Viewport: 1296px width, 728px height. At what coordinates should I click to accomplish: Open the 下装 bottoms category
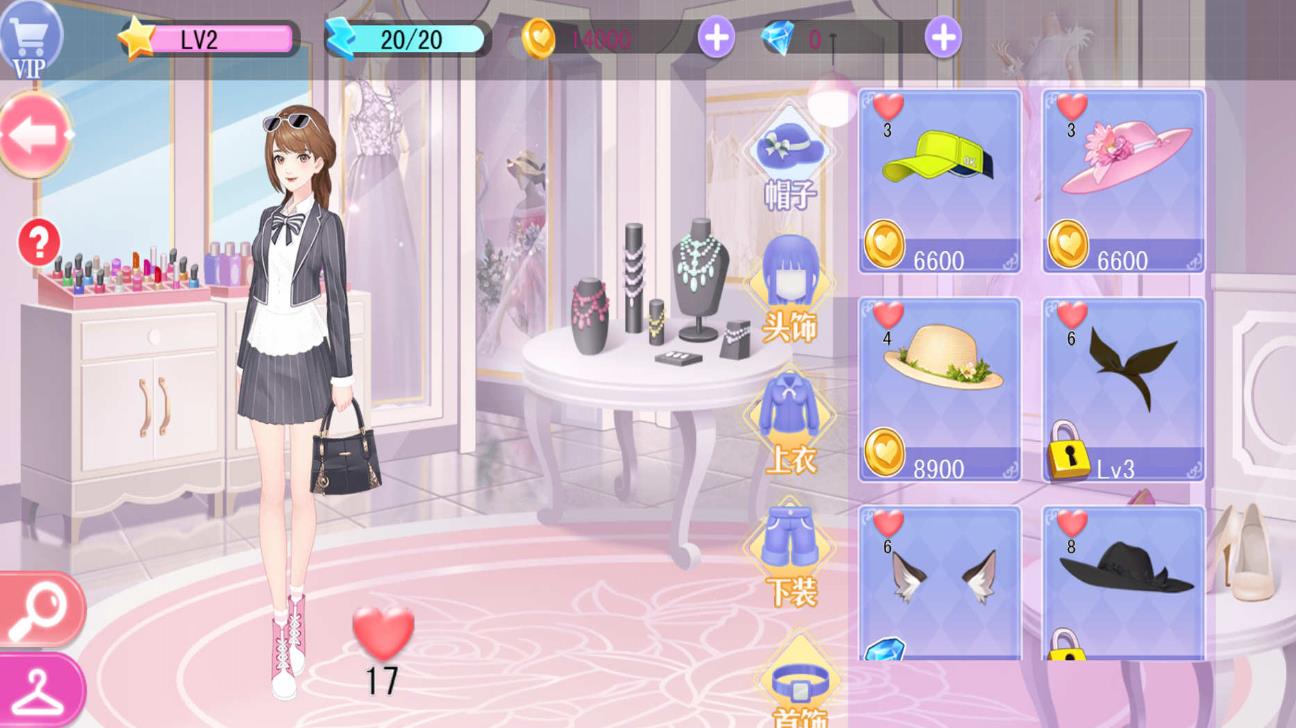coord(790,555)
